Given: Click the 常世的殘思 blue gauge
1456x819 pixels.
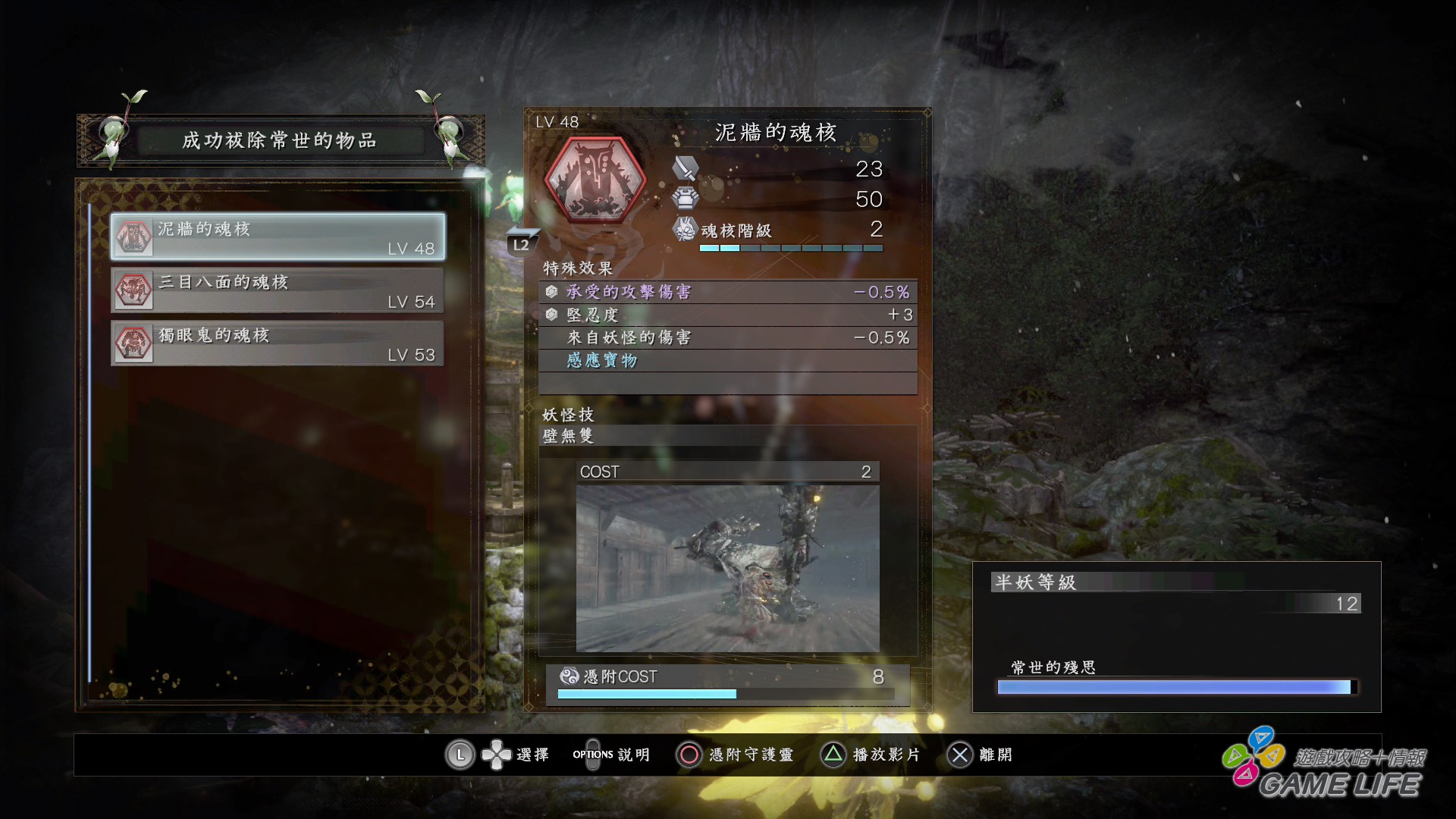Looking at the screenshot, I should [1174, 688].
